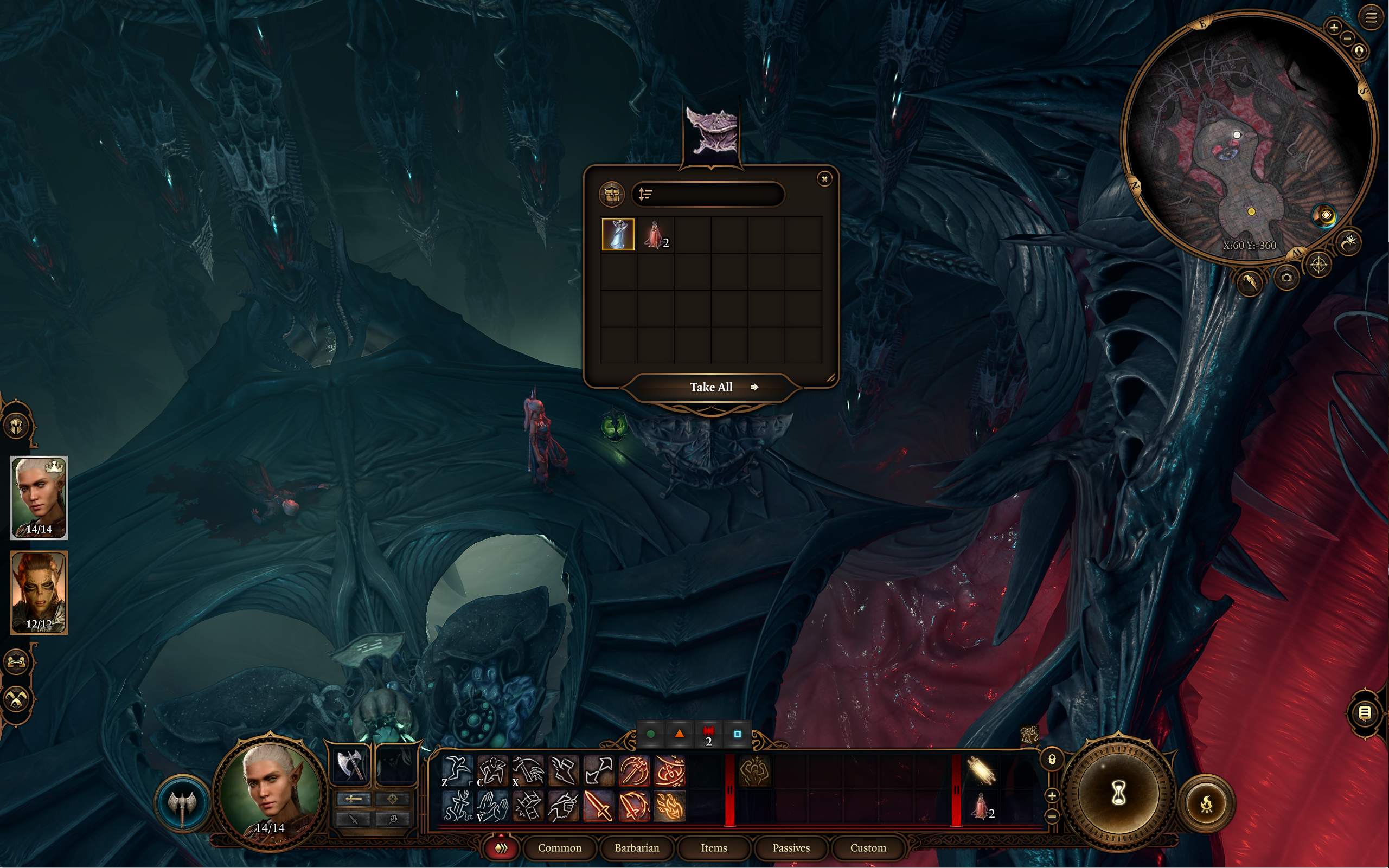Zoom in on the minimap
1389x868 pixels.
pos(1333,27)
